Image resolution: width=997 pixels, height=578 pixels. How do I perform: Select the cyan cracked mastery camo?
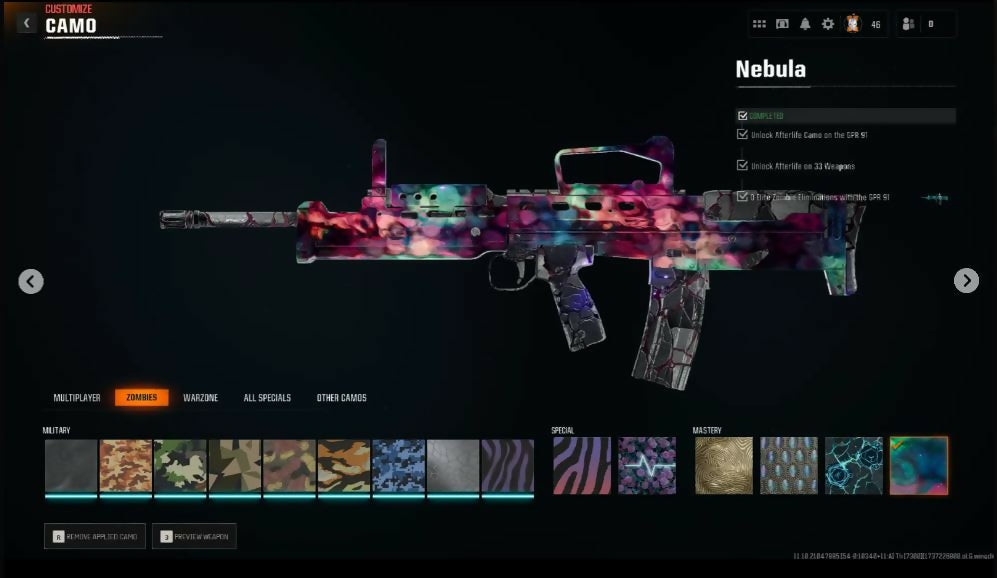(x=854, y=466)
